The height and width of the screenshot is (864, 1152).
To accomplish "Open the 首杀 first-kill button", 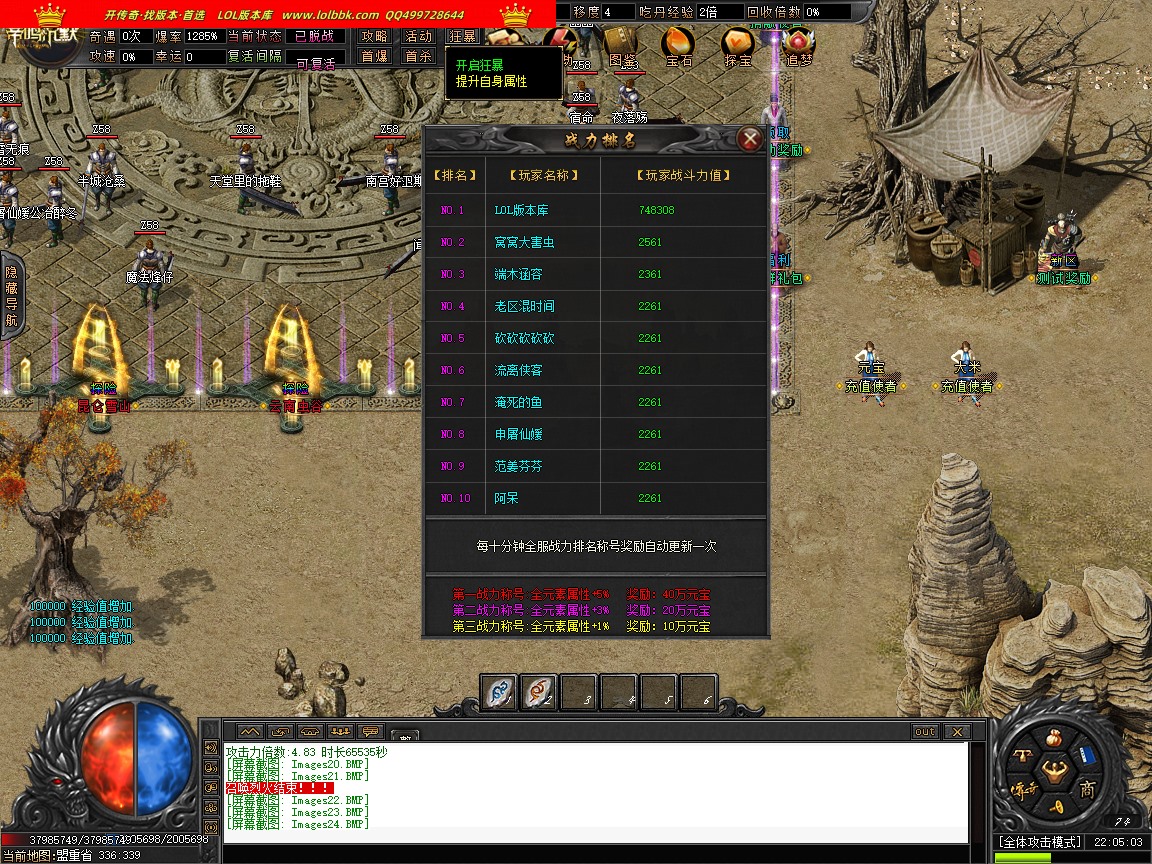I will click(418, 56).
